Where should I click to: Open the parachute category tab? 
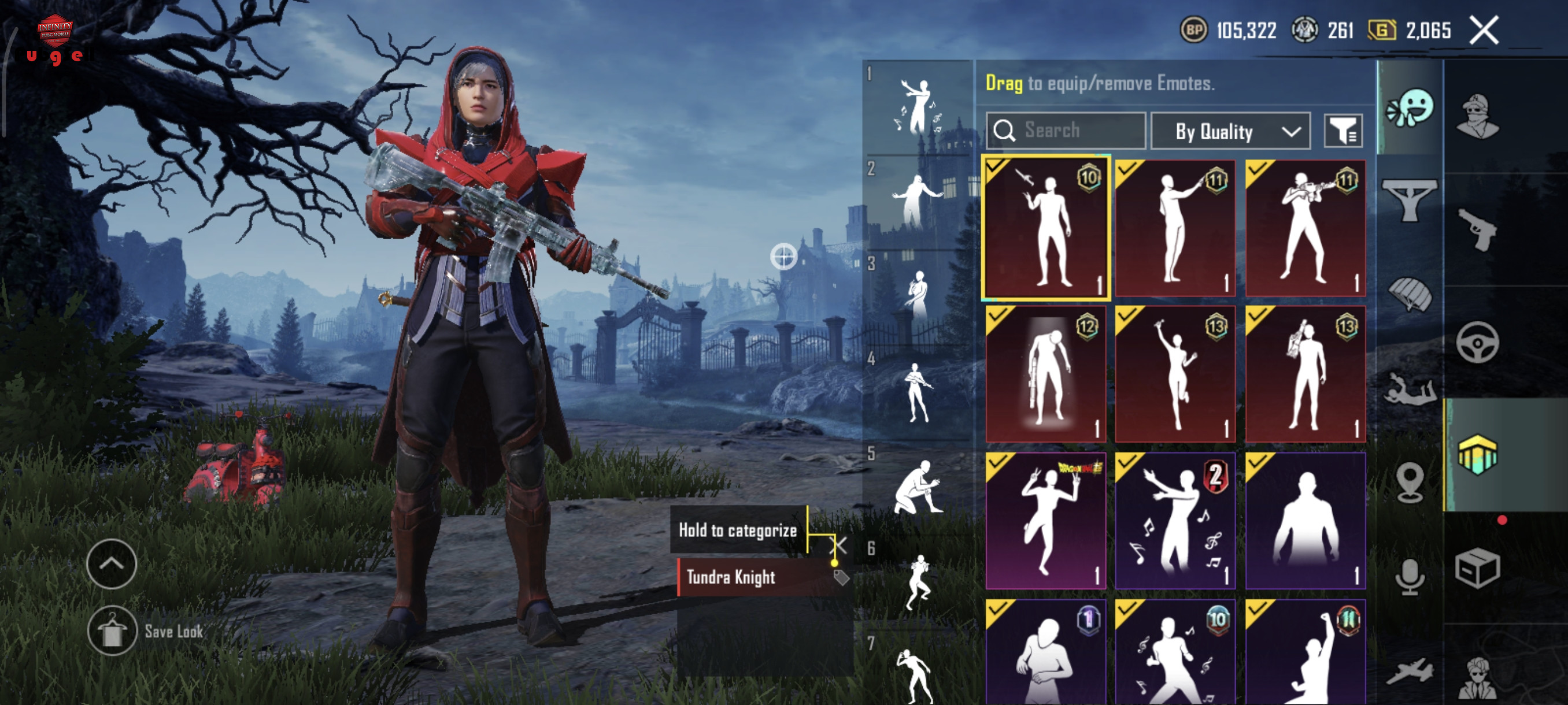[x=1409, y=294]
